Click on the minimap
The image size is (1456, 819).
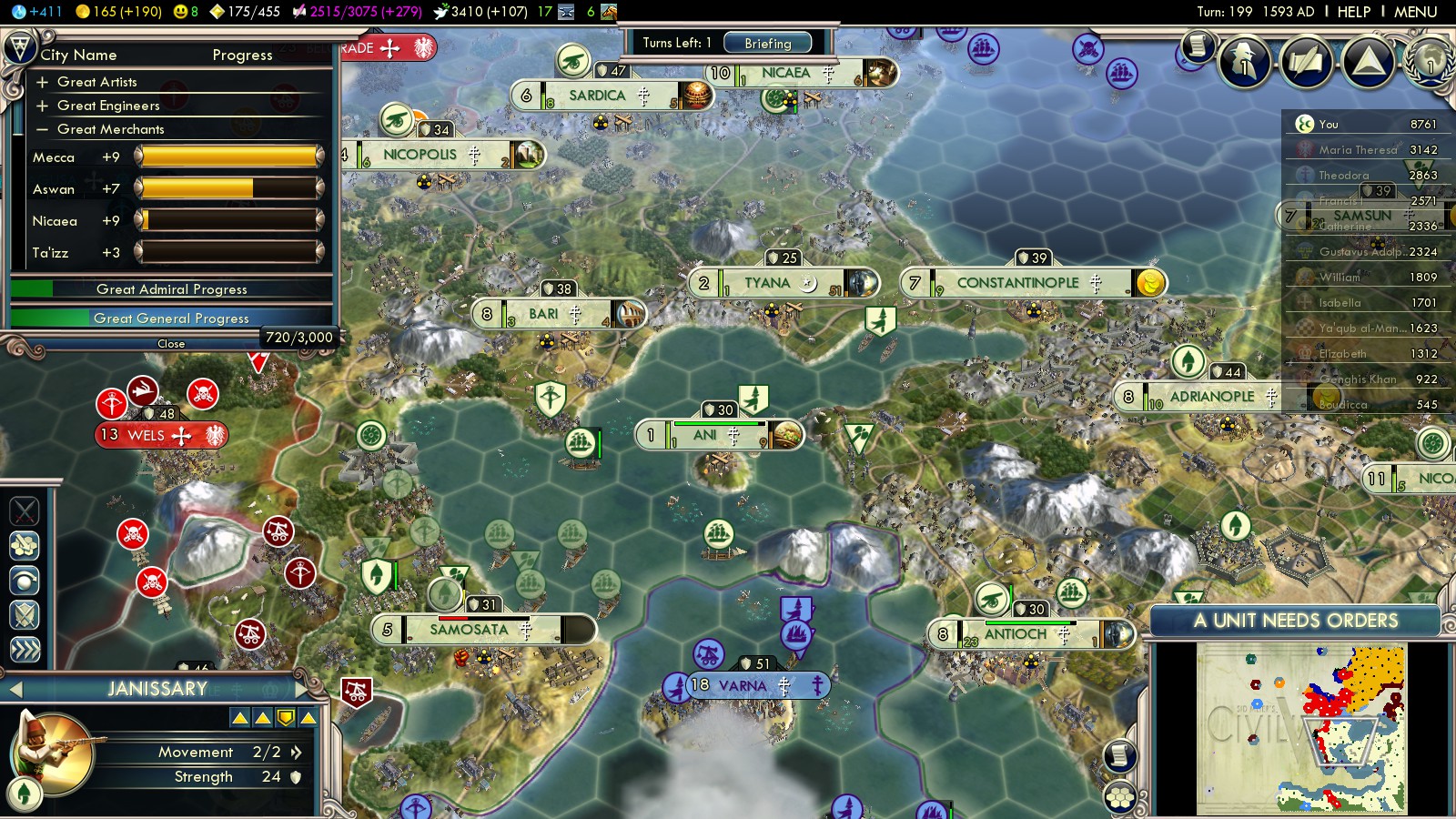[1301, 728]
